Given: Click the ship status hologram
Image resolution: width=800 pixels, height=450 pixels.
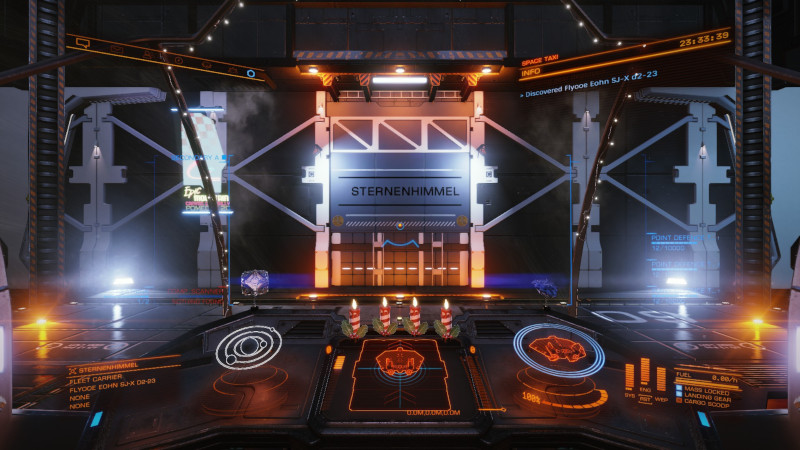Looking at the screenshot, I should tap(557, 349).
